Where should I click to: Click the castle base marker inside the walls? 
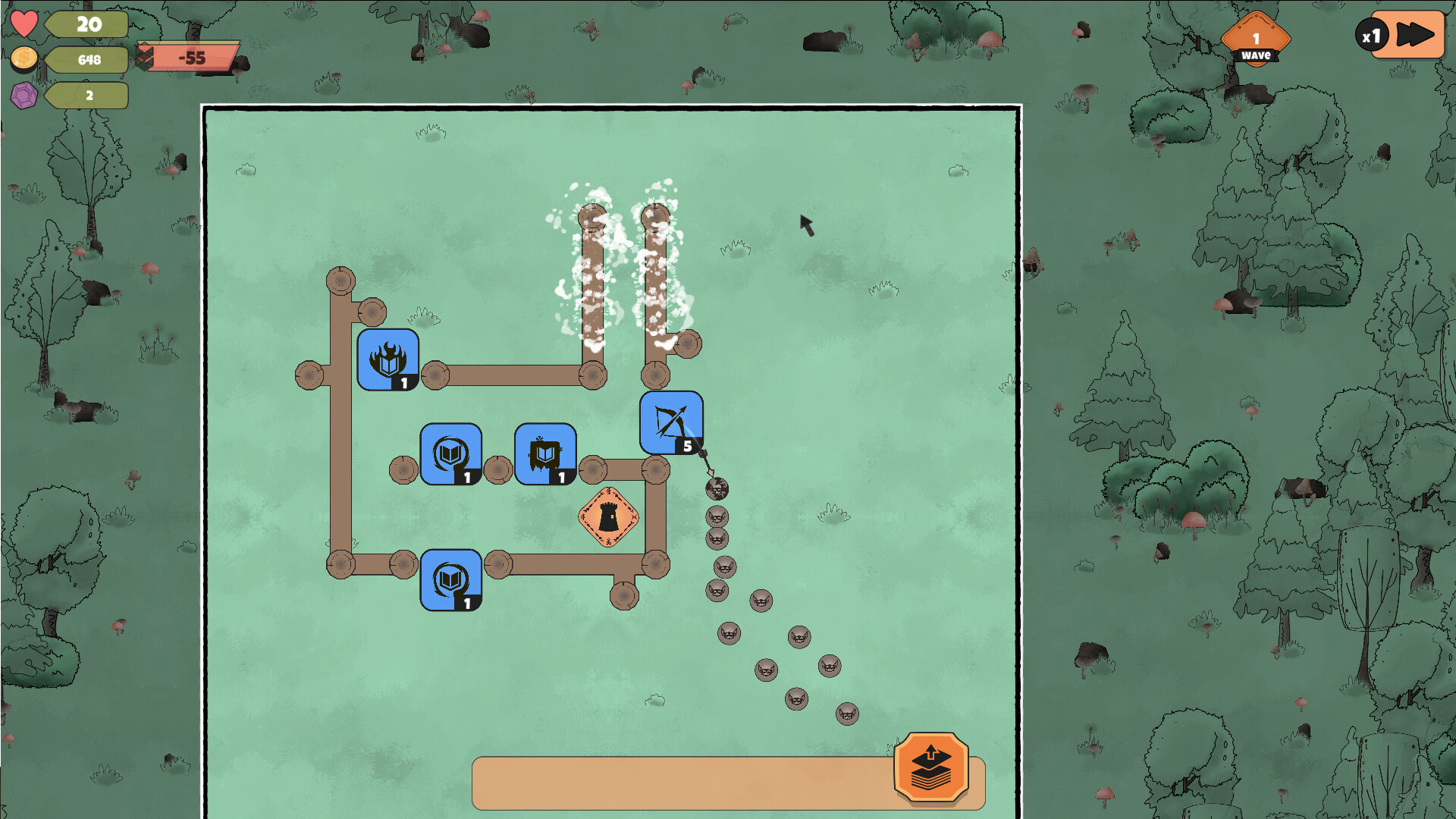607,517
